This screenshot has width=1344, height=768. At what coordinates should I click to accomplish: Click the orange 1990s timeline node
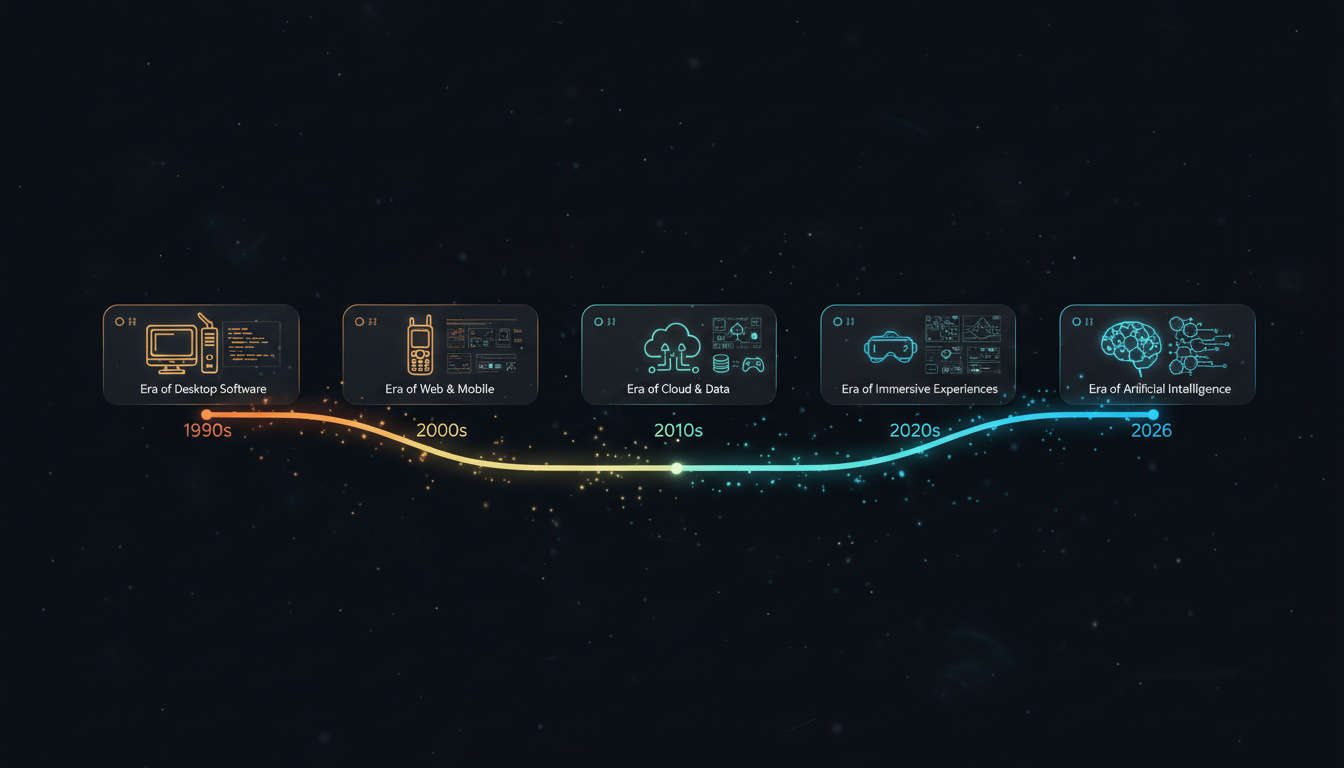pyautogui.click(x=206, y=414)
